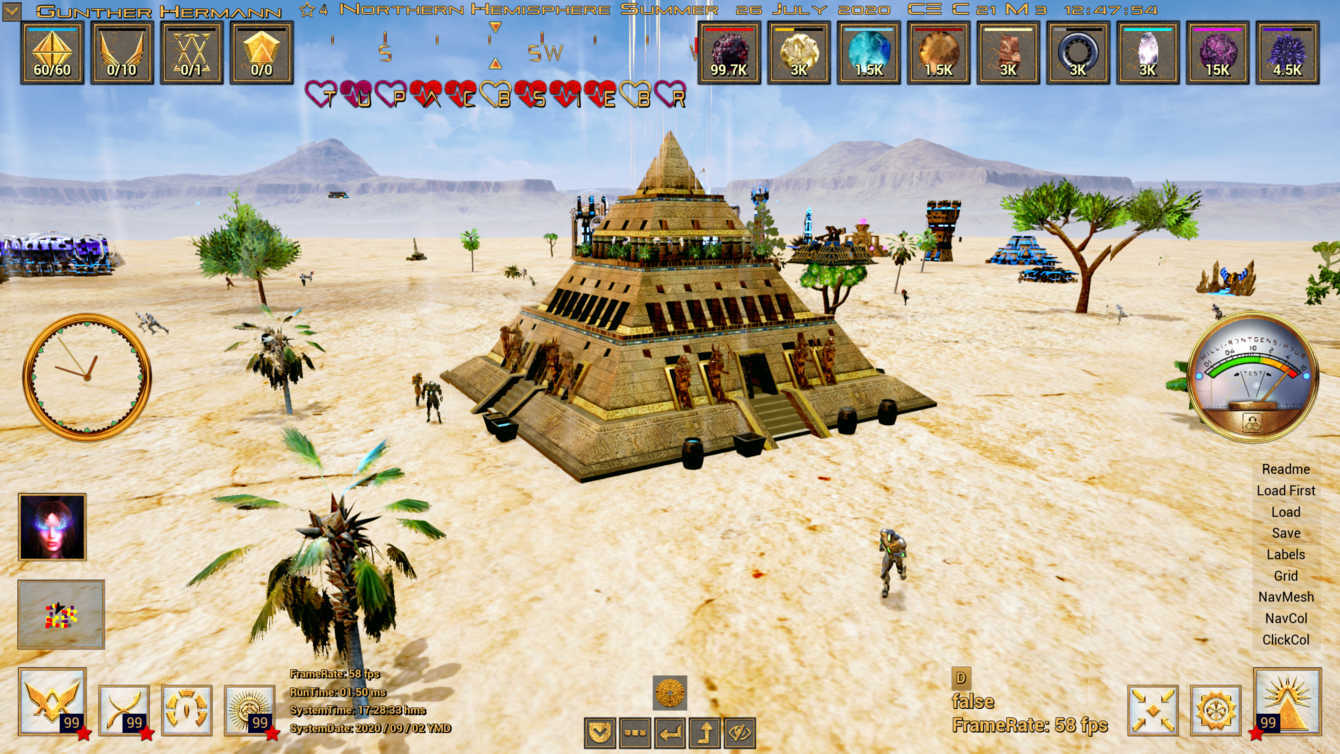Click the Load First option
This screenshot has width=1340, height=754.
tap(1285, 491)
